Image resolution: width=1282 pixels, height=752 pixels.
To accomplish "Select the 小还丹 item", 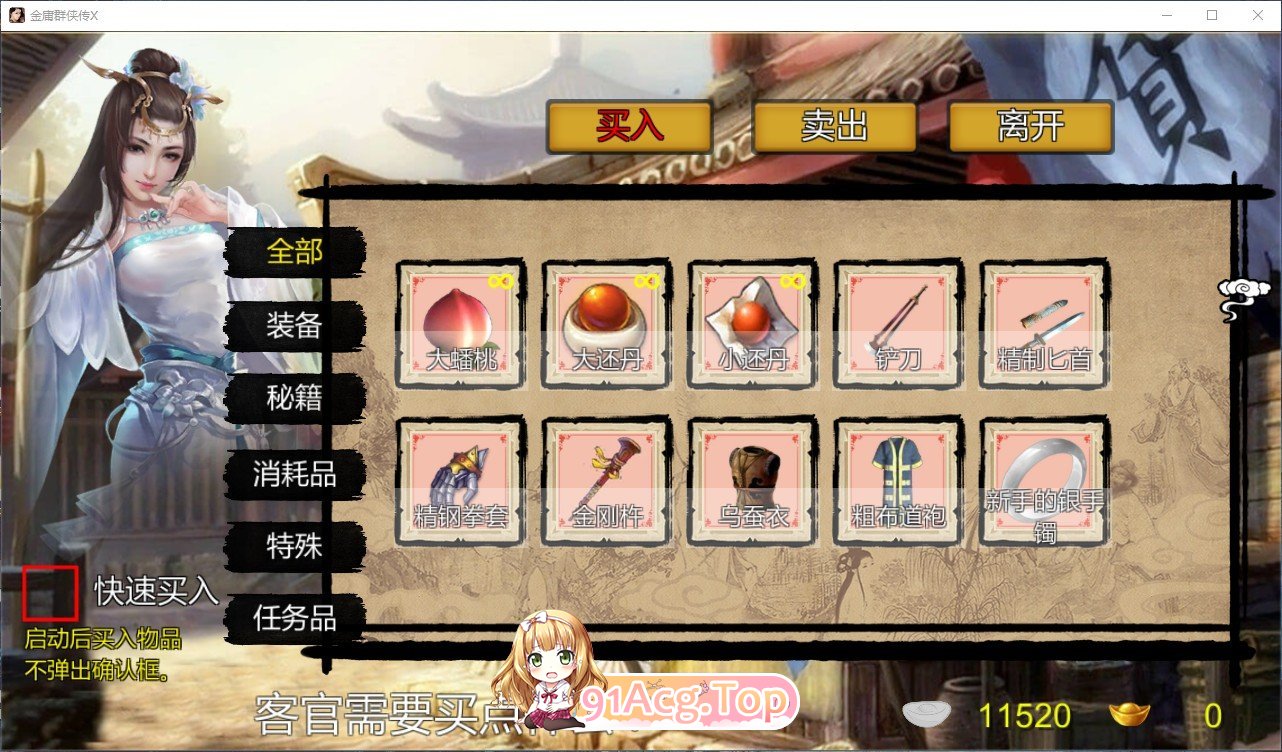I will pyautogui.click(x=751, y=320).
